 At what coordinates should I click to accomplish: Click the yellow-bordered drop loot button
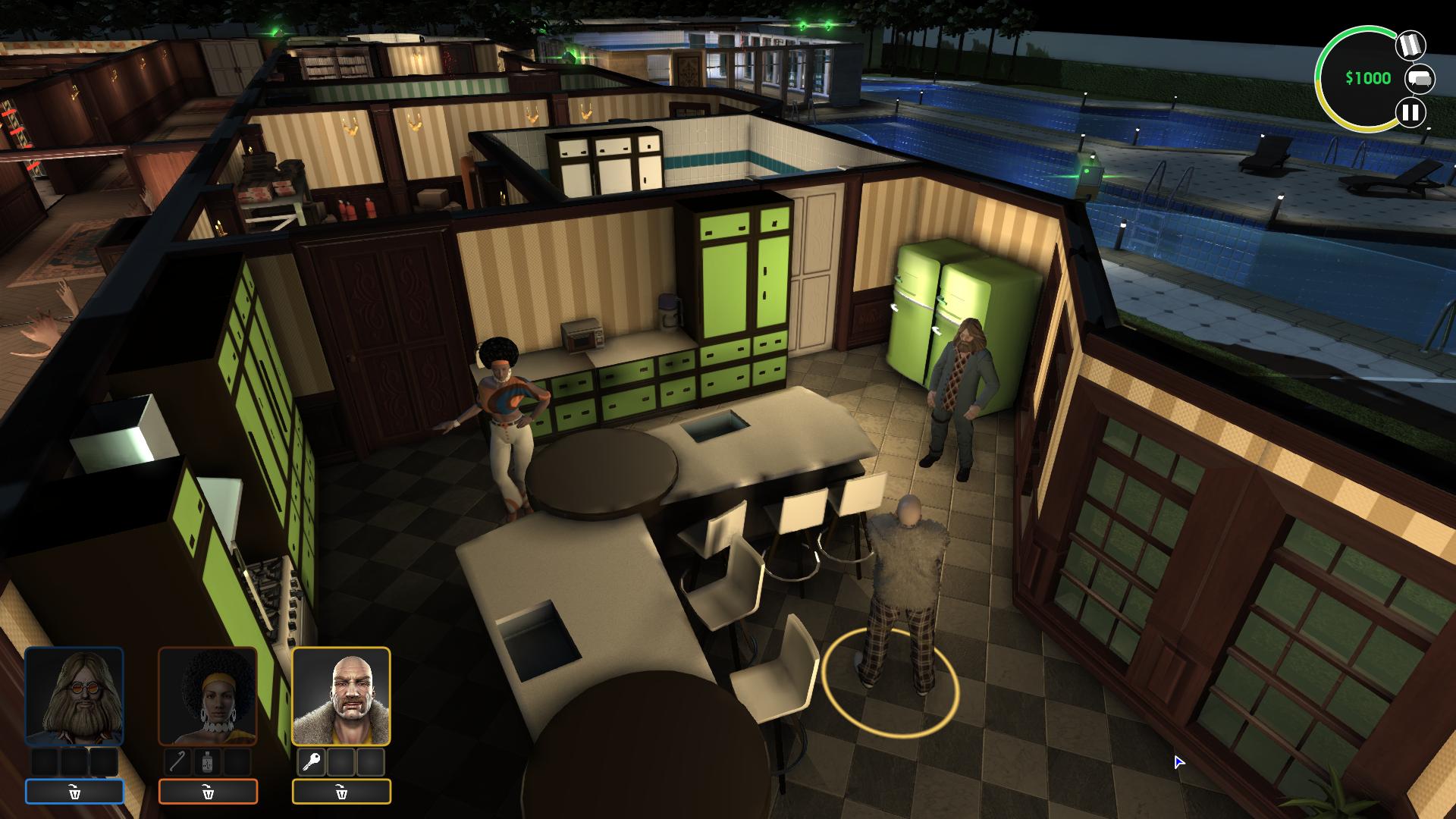(x=341, y=792)
